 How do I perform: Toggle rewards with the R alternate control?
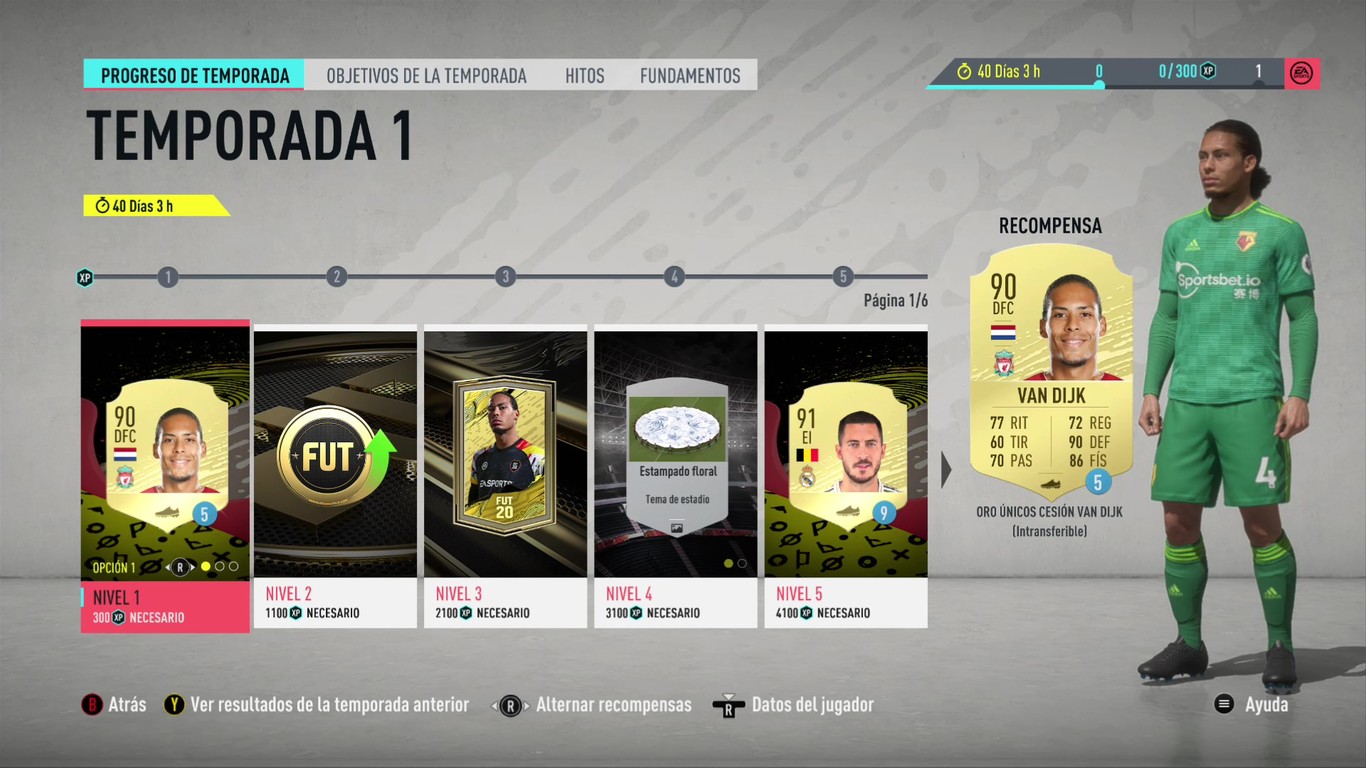click(180, 566)
